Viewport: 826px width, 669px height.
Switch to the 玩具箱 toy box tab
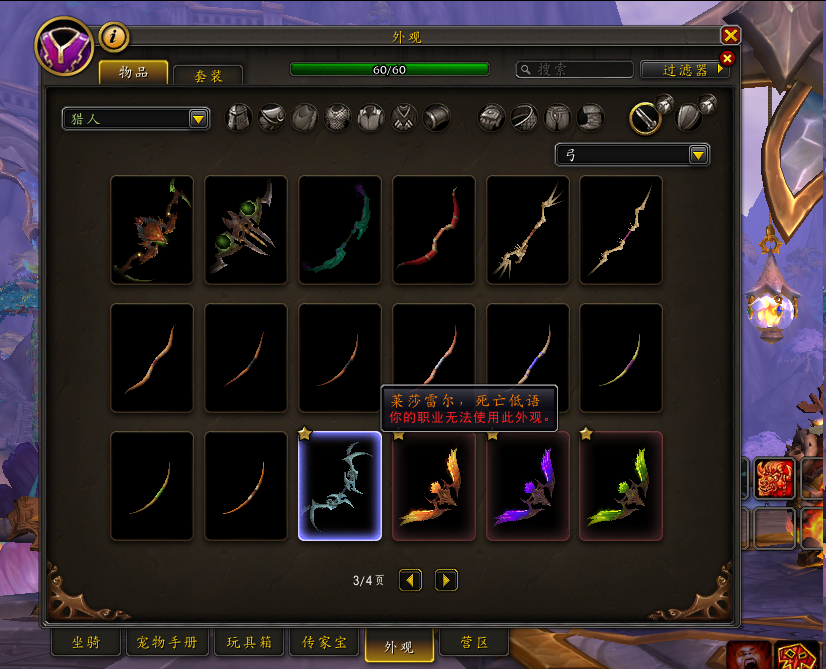click(x=248, y=642)
